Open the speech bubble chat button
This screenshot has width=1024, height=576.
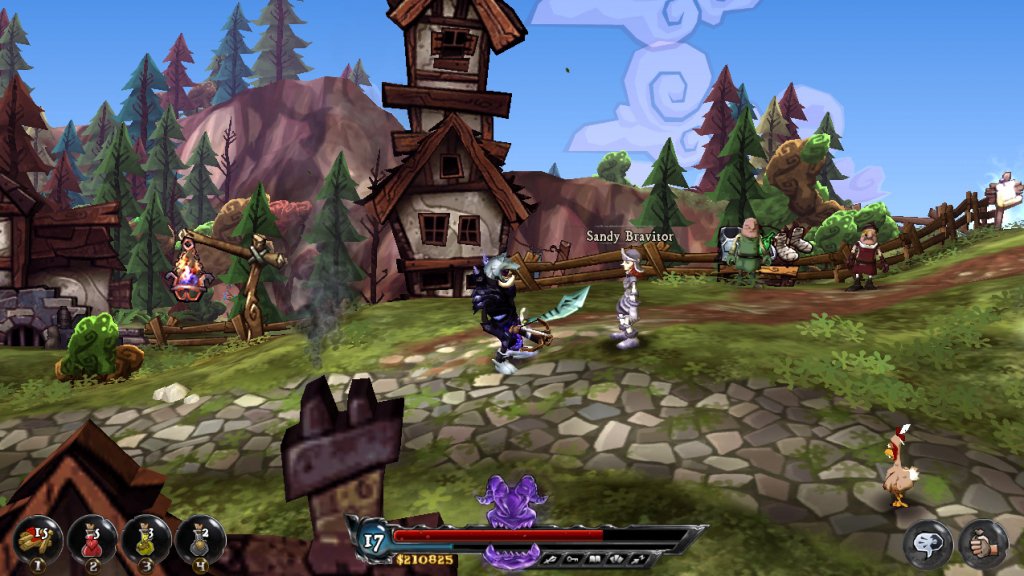[x=928, y=545]
